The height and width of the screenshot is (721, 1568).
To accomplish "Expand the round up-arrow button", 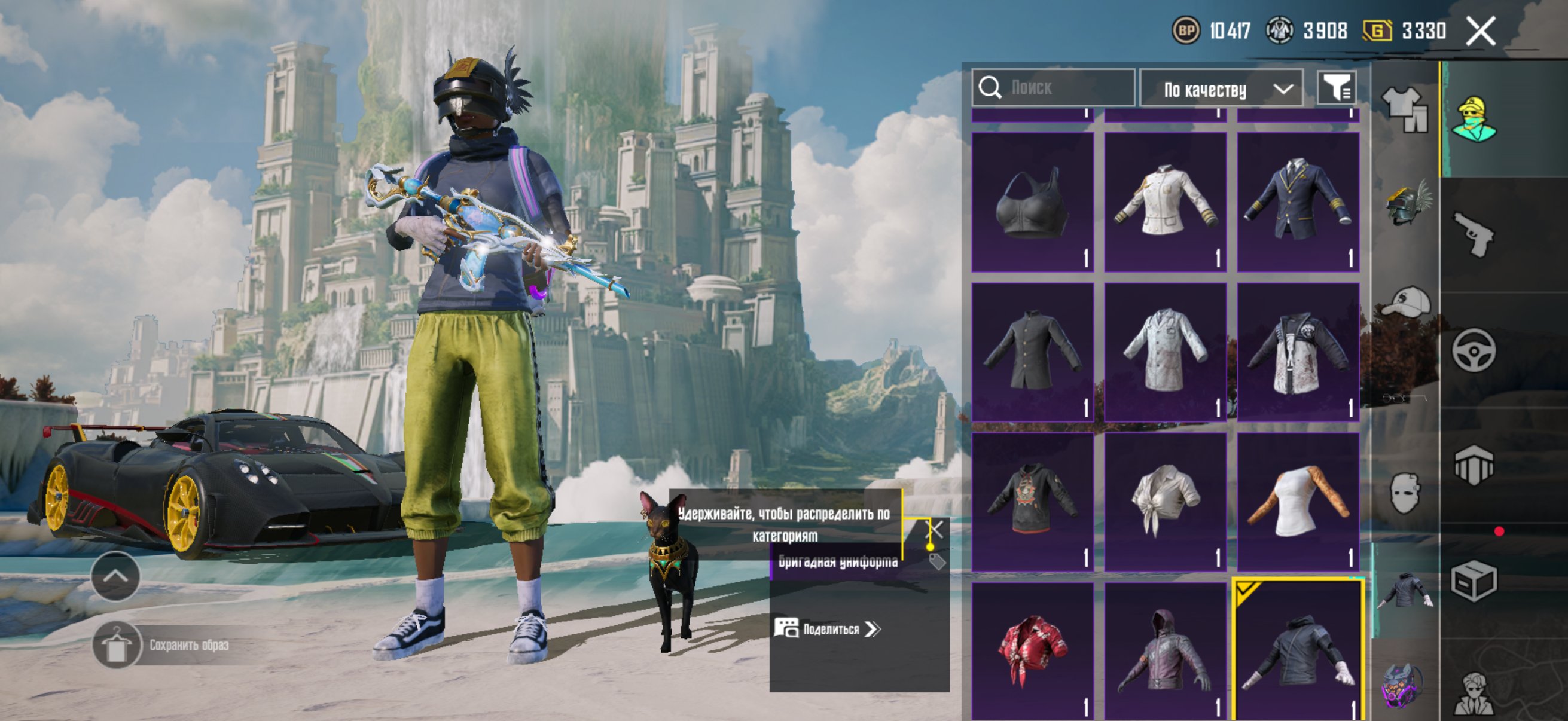I will [115, 576].
